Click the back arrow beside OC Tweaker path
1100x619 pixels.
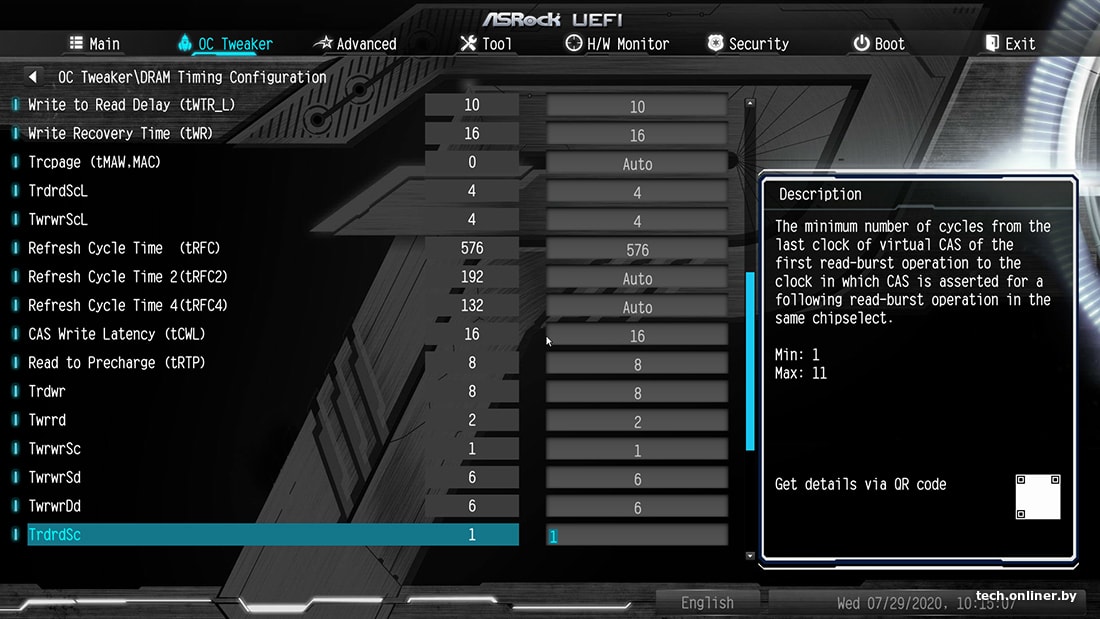click(x=33, y=77)
